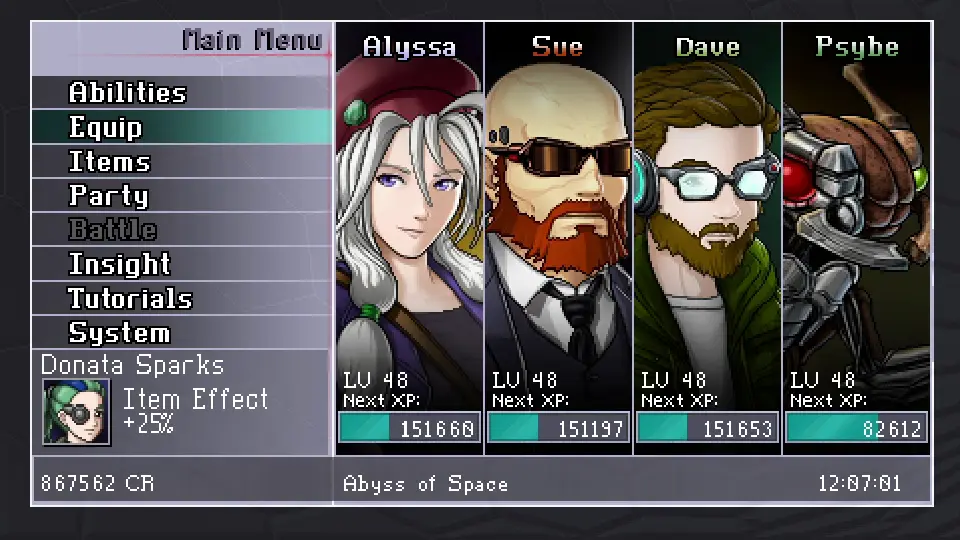The image size is (960, 540).
Task: Choose the Party option
Action: [108, 196]
